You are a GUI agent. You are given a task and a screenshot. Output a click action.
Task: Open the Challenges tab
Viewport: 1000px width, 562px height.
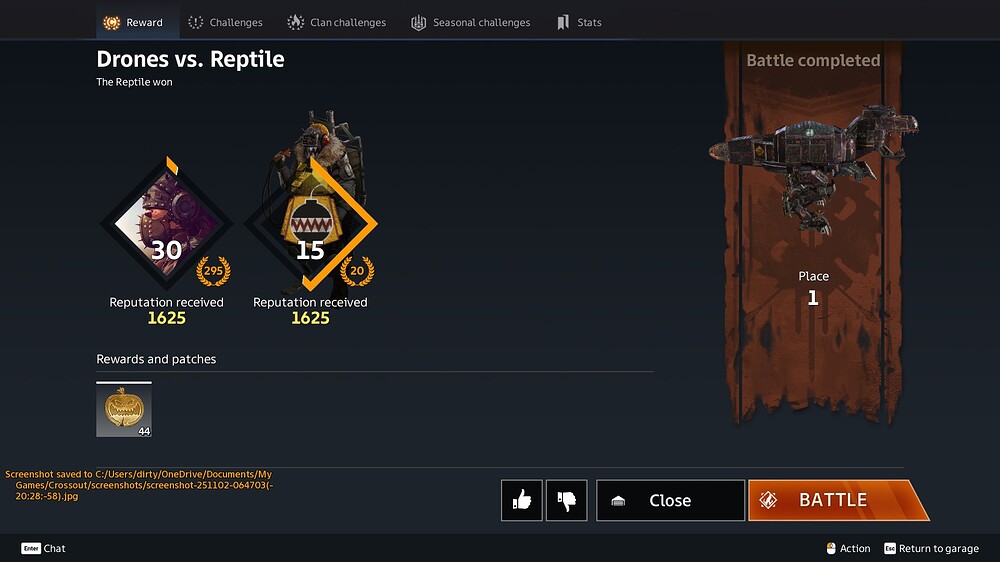tap(225, 22)
